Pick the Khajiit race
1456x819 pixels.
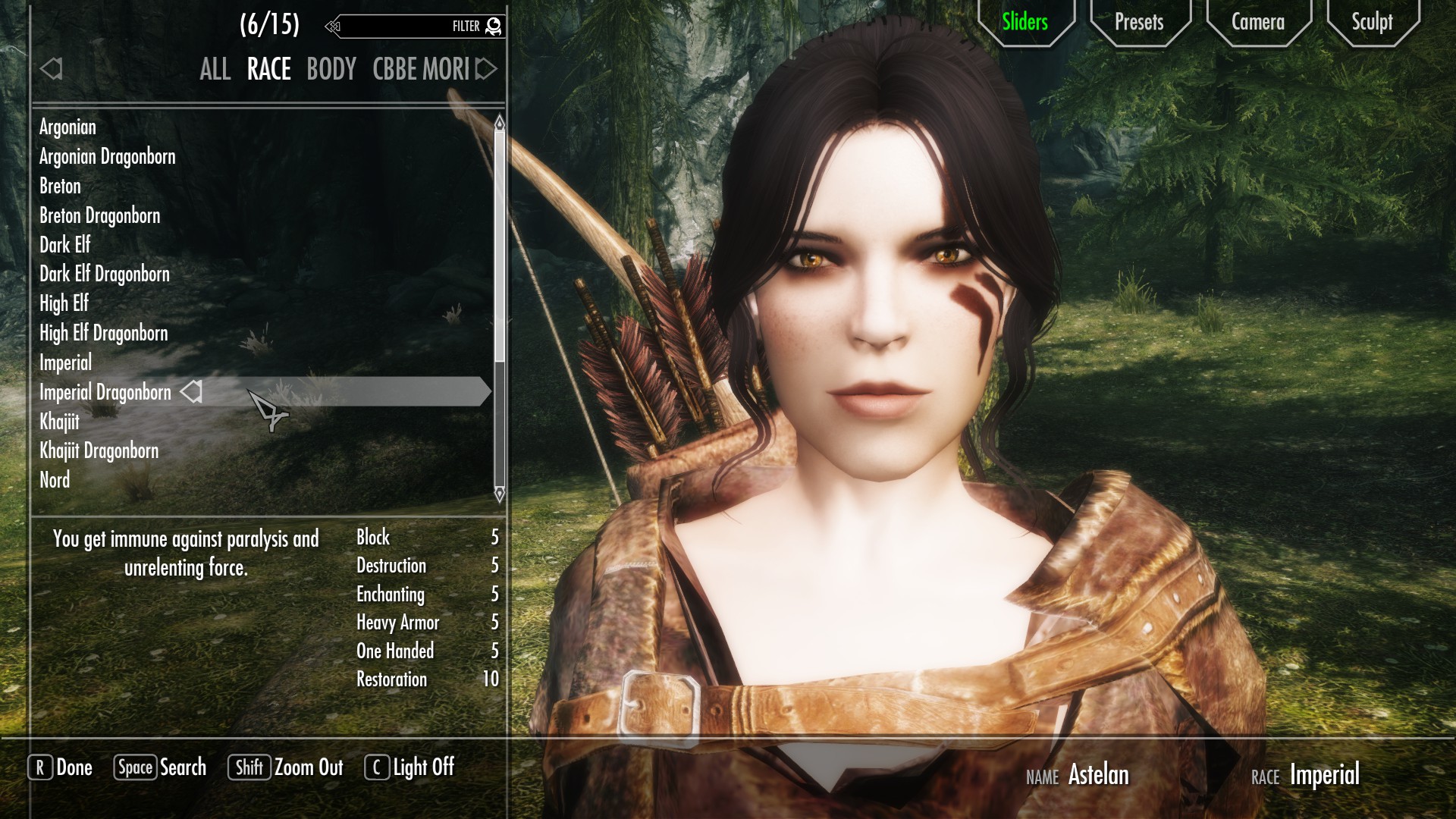click(x=59, y=422)
